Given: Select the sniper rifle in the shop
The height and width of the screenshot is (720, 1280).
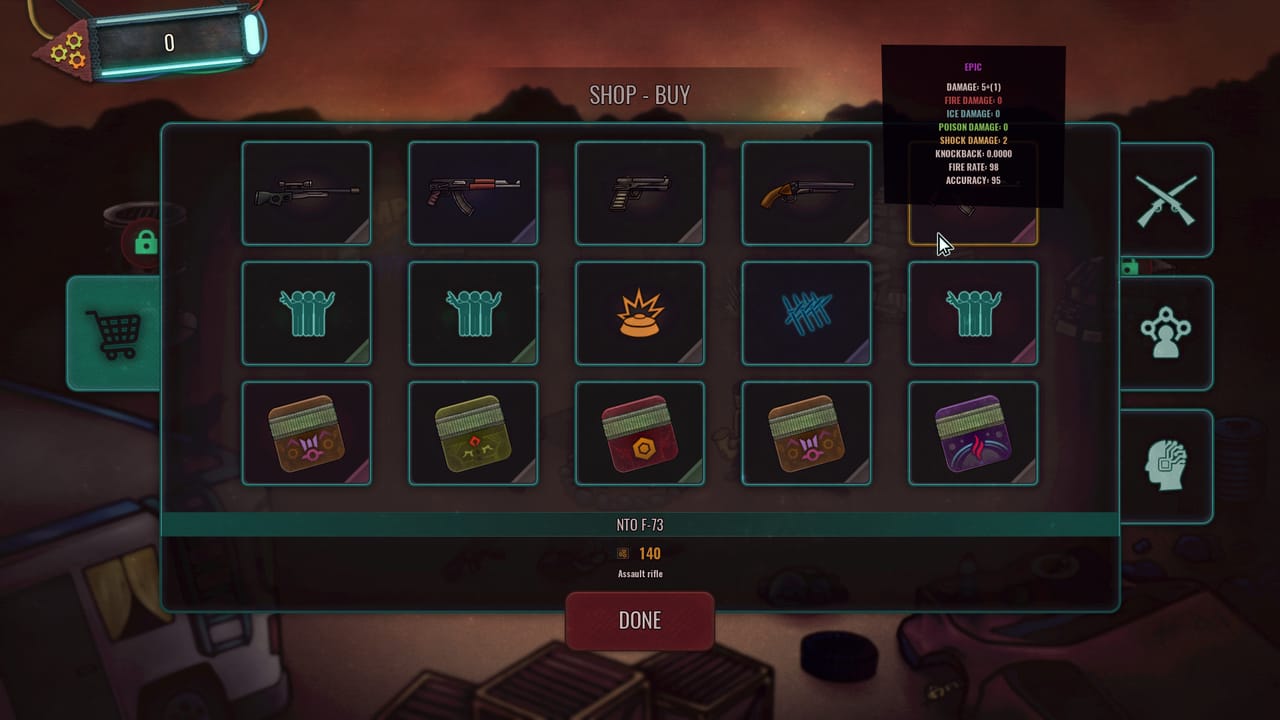Looking at the screenshot, I should pyautogui.click(x=306, y=193).
